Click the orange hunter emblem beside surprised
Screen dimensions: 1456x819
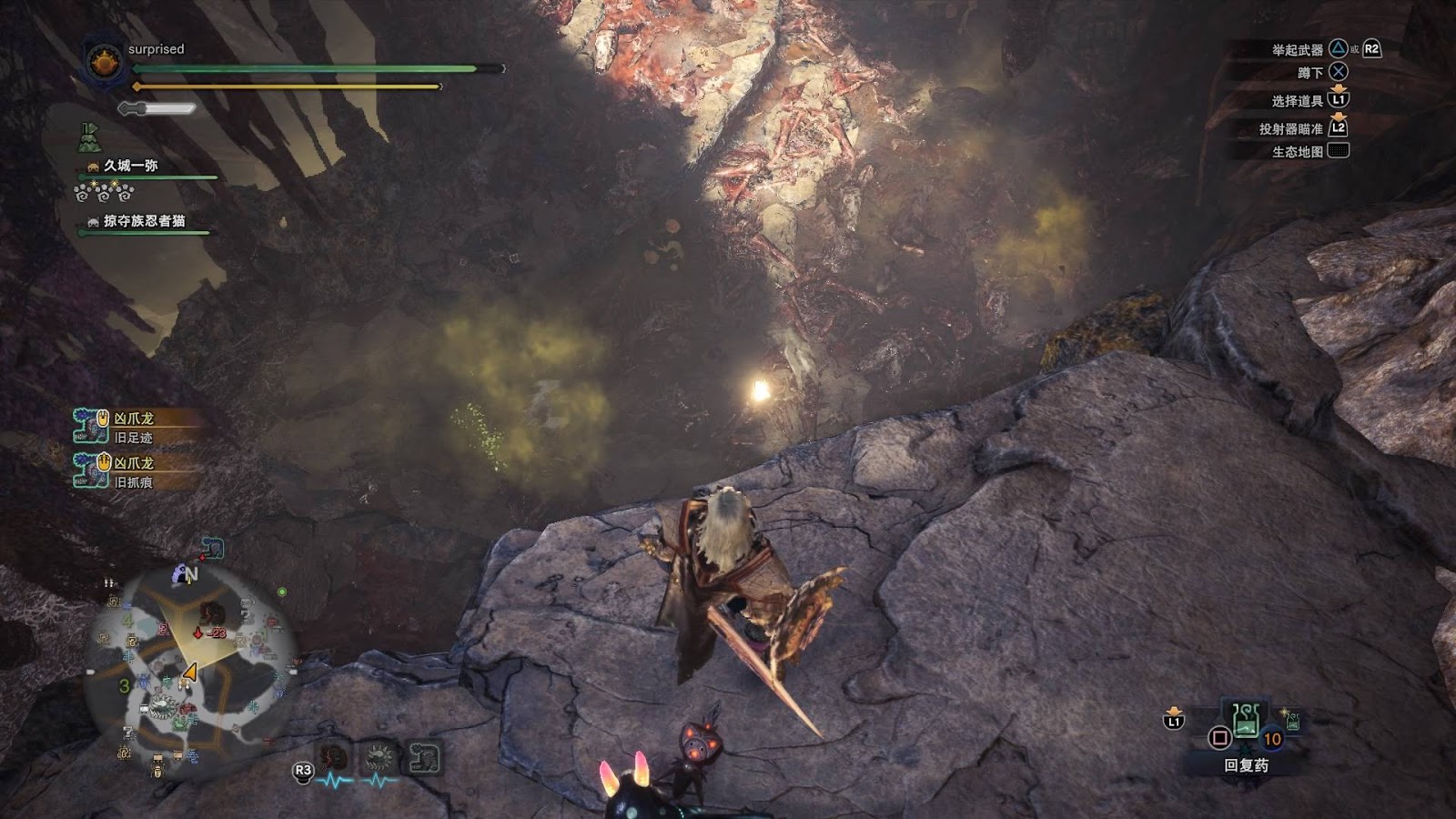pos(104,63)
